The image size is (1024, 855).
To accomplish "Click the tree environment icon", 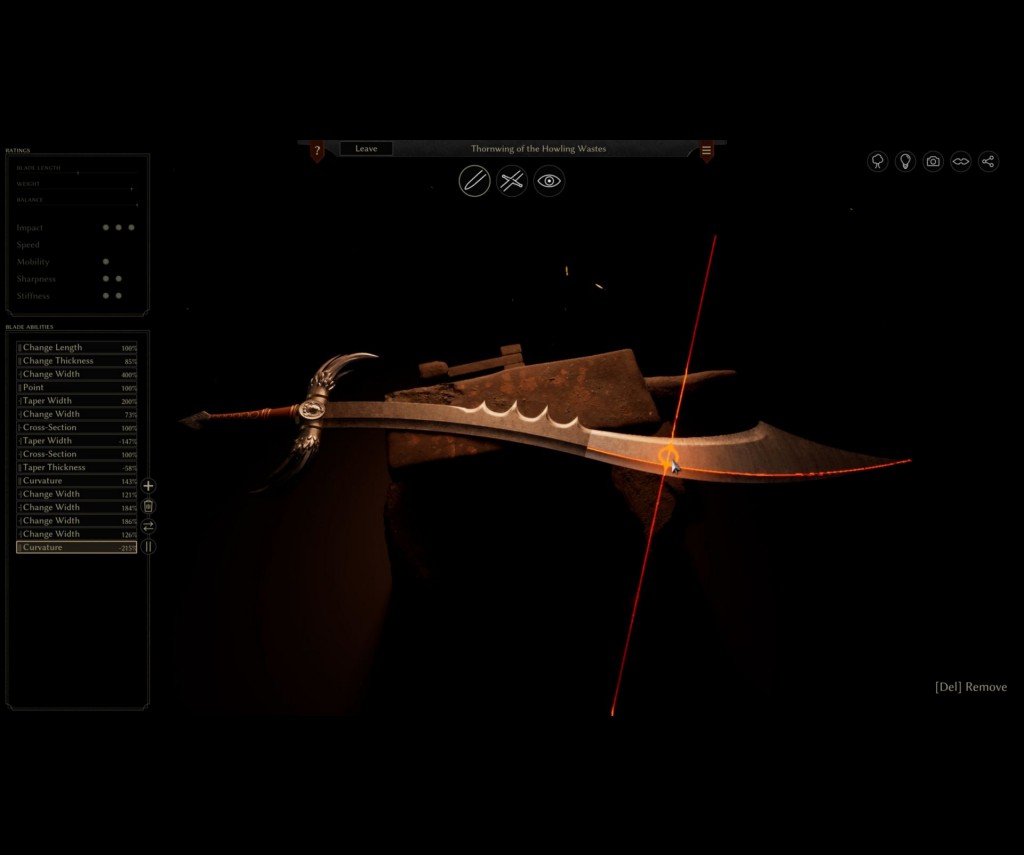I will coord(878,161).
